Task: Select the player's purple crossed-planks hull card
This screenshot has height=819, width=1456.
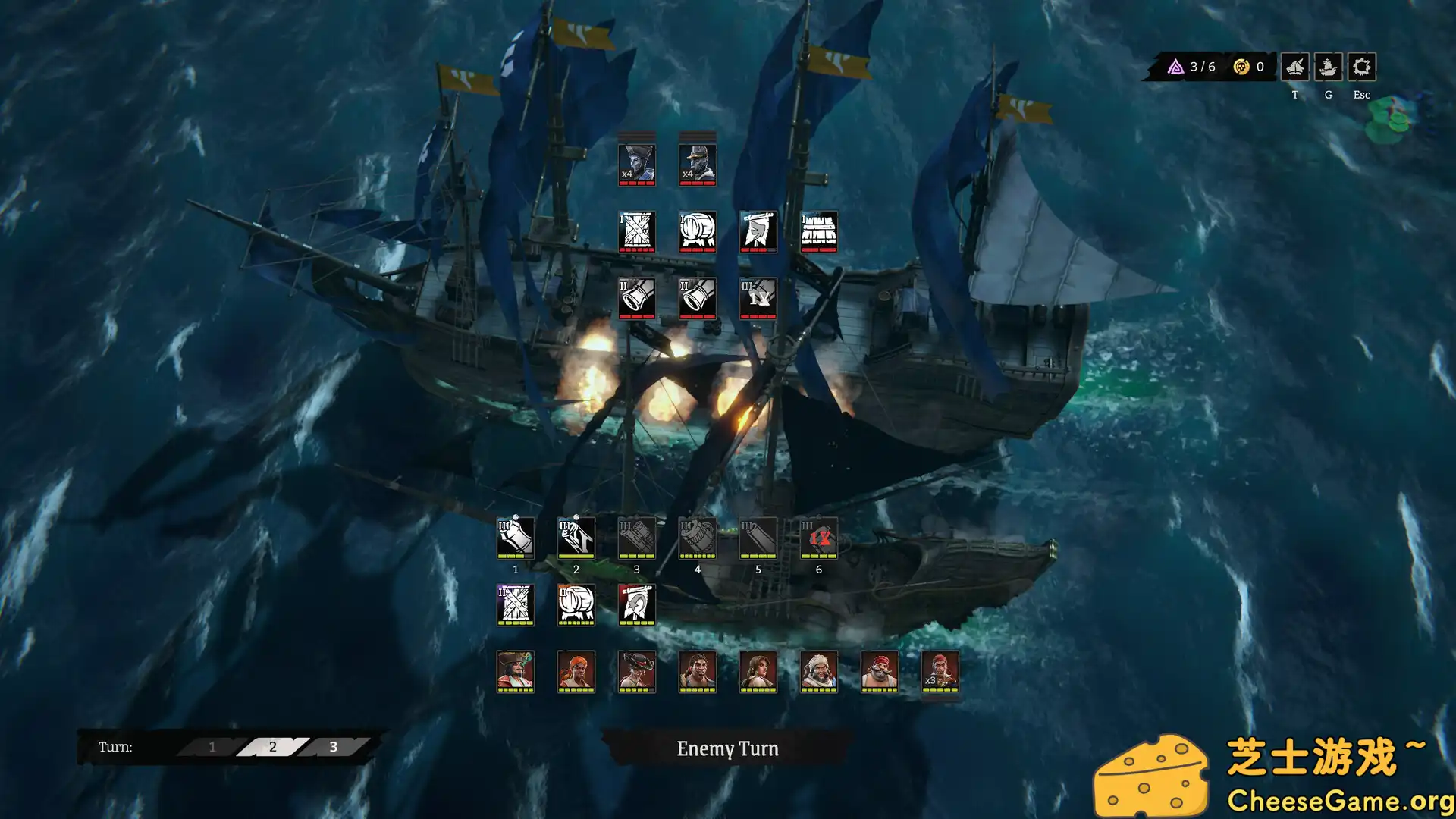Action: click(x=516, y=604)
